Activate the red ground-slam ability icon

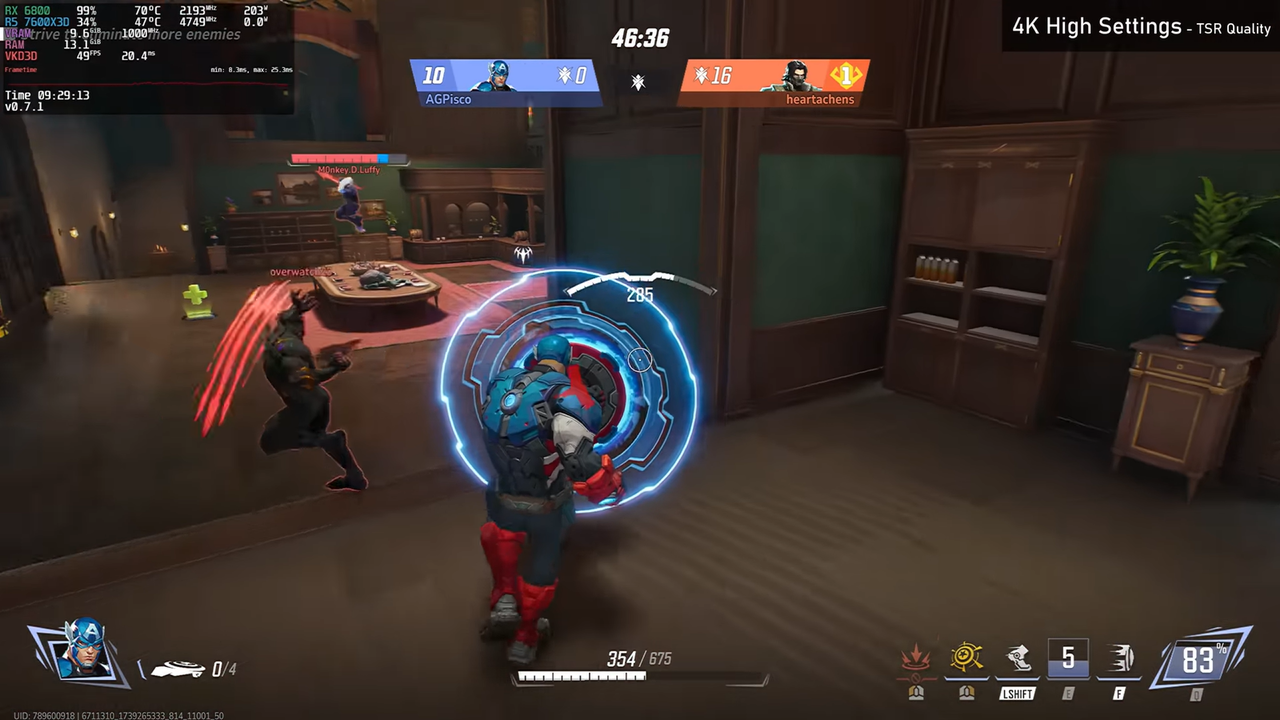coord(915,659)
